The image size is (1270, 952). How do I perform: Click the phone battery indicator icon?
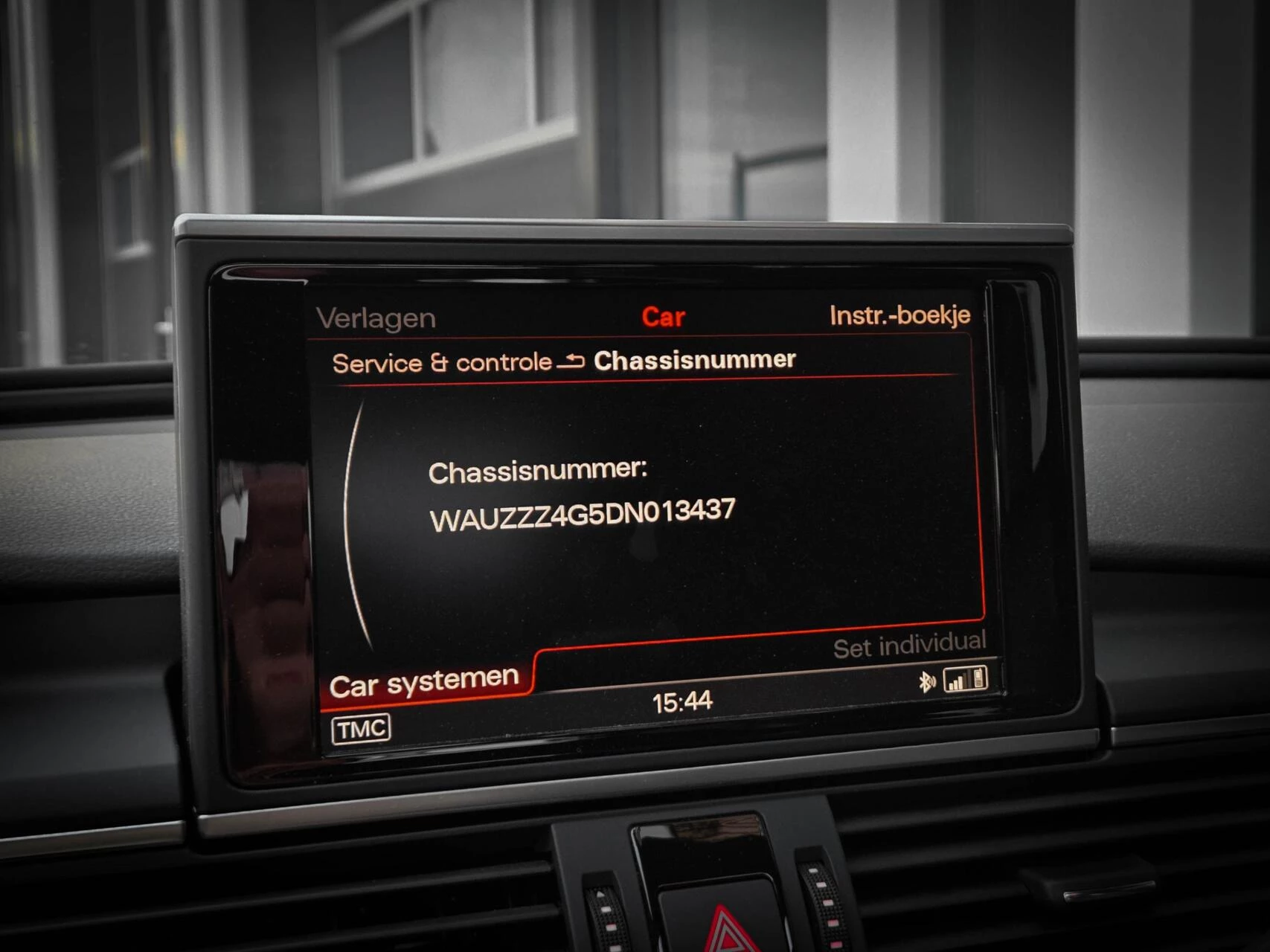tap(978, 679)
